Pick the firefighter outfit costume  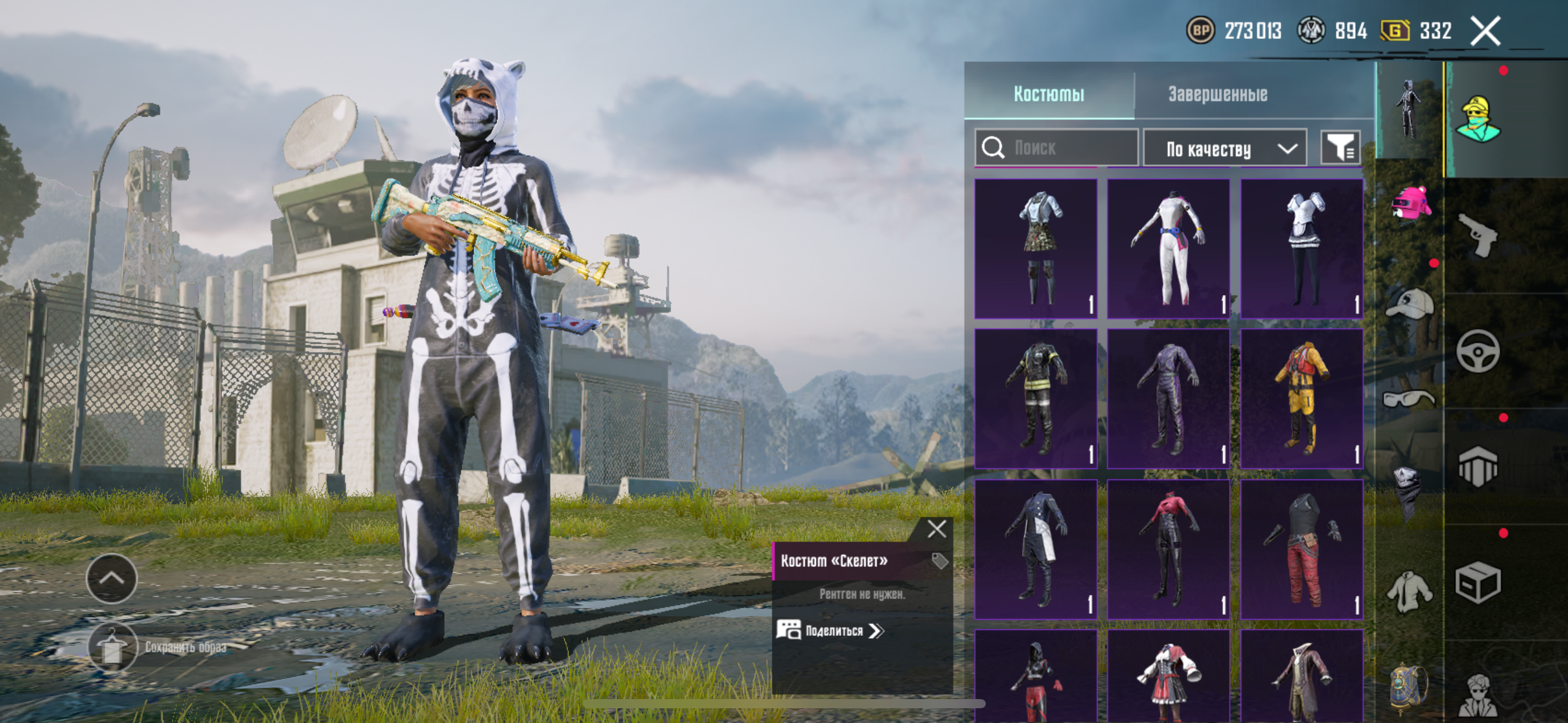tap(1036, 399)
